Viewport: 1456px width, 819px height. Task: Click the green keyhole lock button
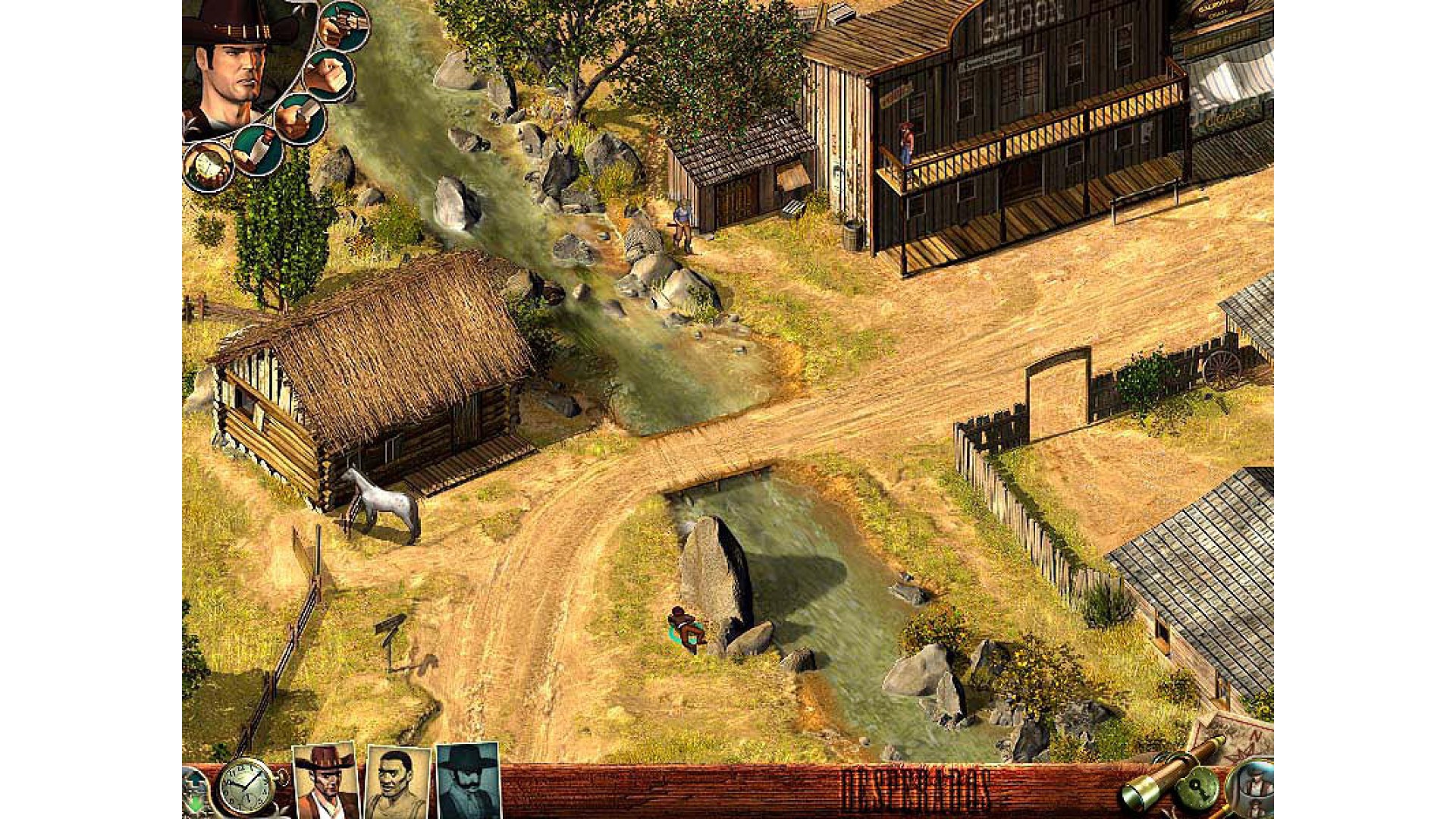pos(1197,789)
